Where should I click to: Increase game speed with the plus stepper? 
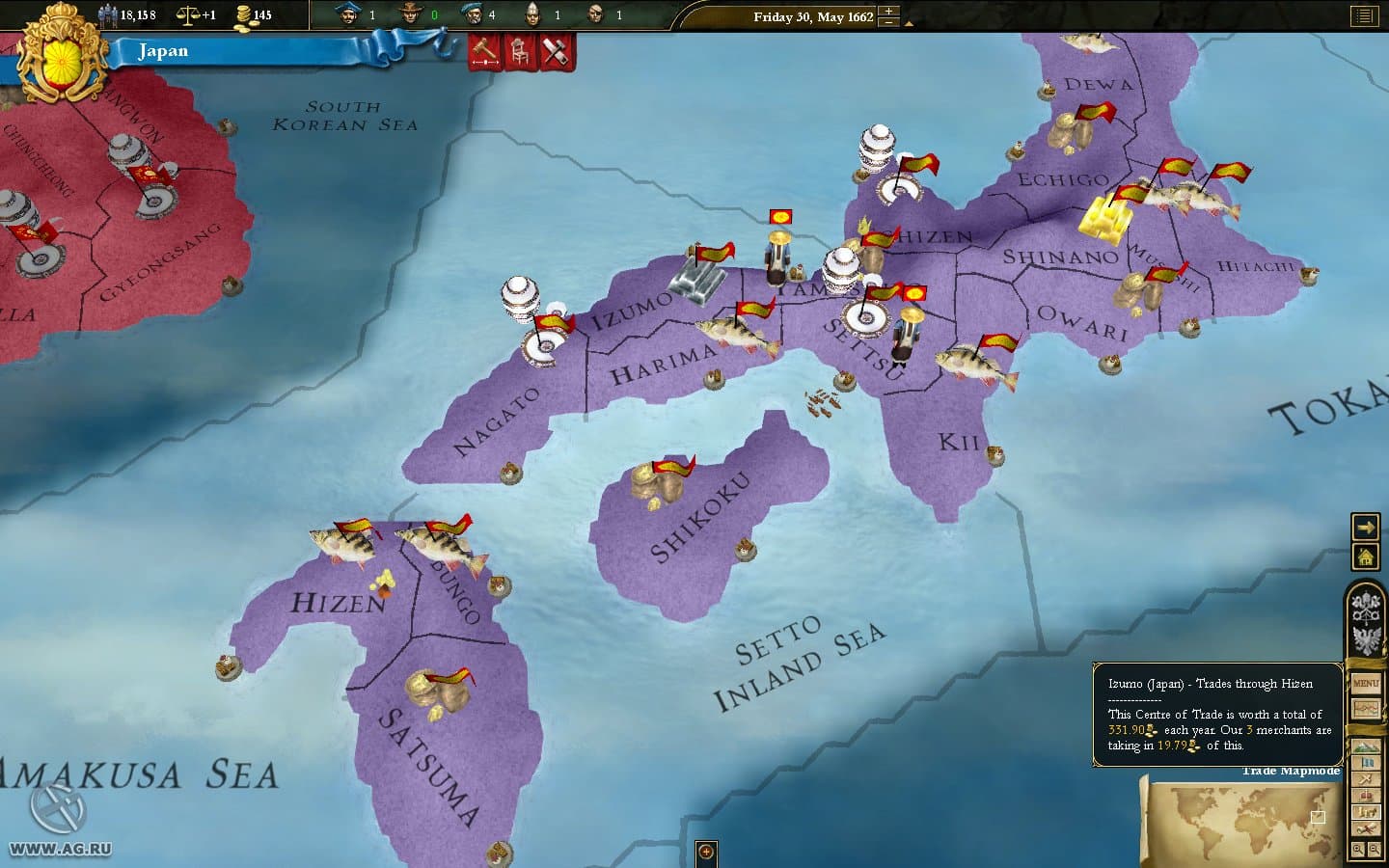coord(886,10)
